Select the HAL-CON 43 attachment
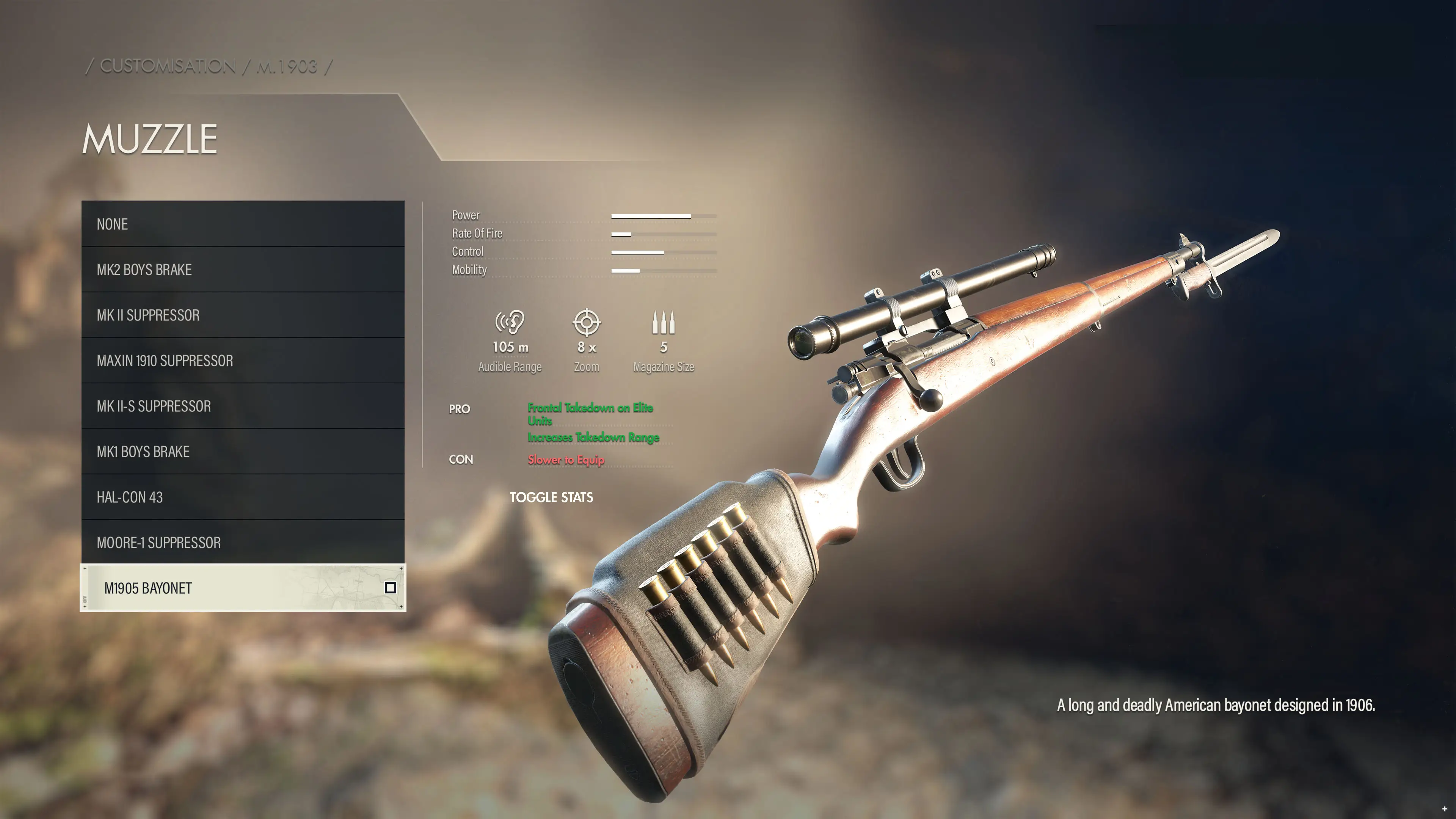Image resolution: width=1456 pixels, height=819 pixels. pyautogui.click(x=243, y=497)
